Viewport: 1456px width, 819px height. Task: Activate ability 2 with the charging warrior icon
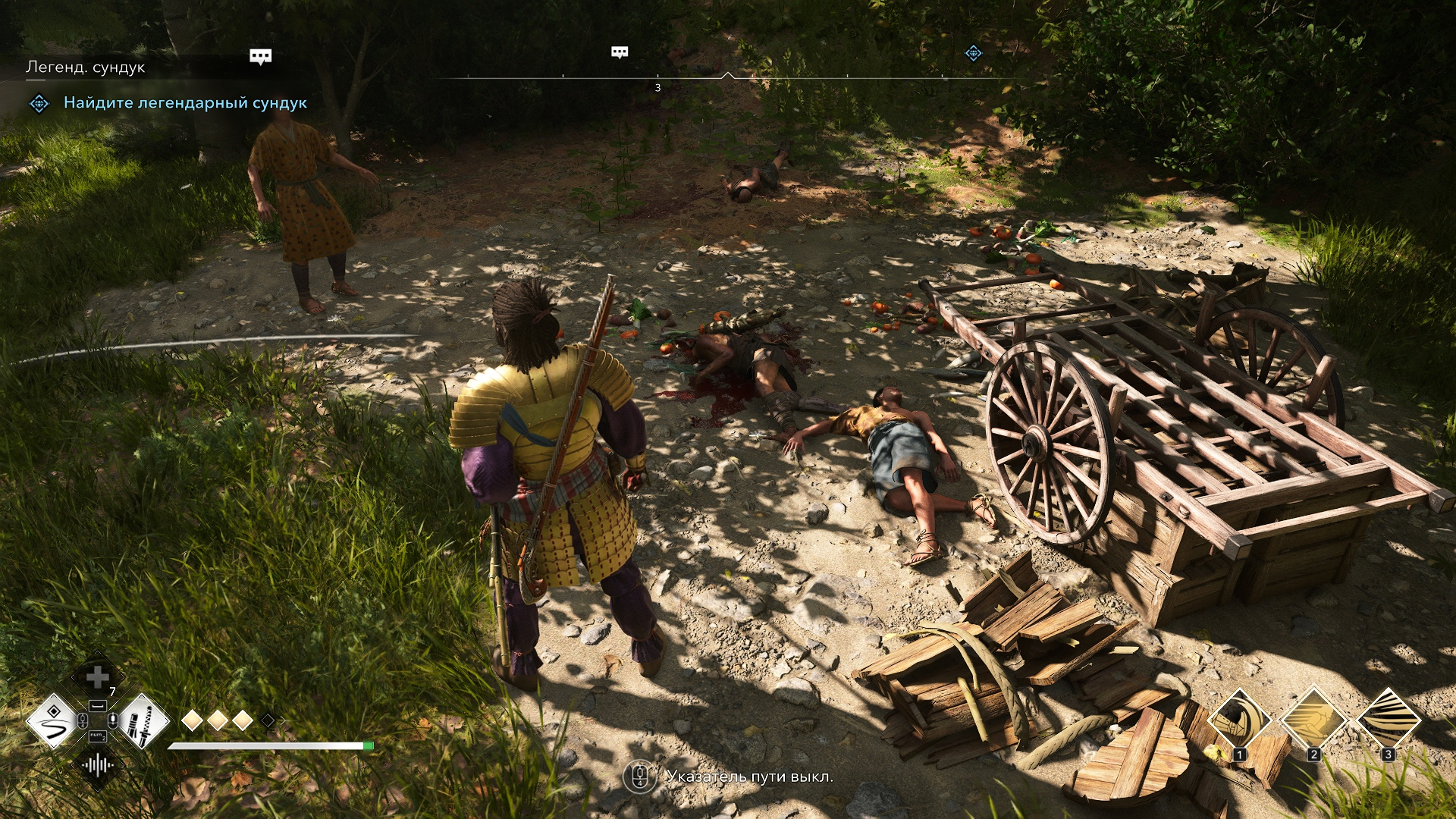click(1313, 719)
